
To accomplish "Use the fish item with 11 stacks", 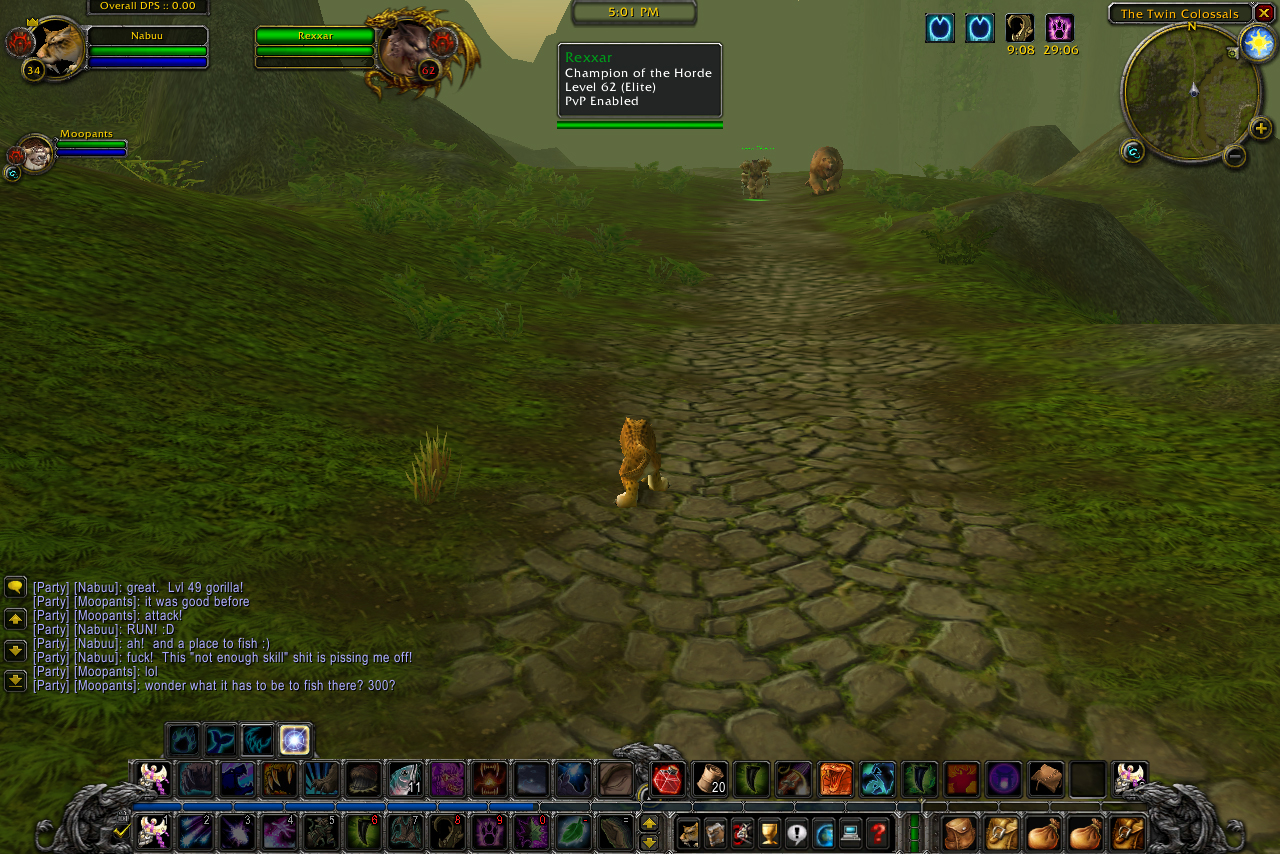I will pyautogui.click(x=405, y=779).
